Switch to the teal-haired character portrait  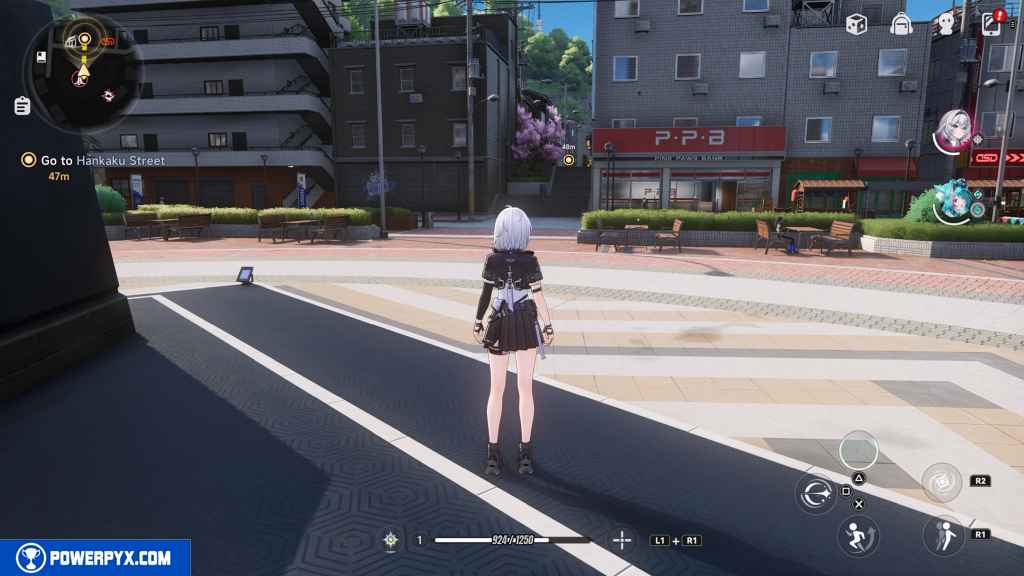pos(954,201)
